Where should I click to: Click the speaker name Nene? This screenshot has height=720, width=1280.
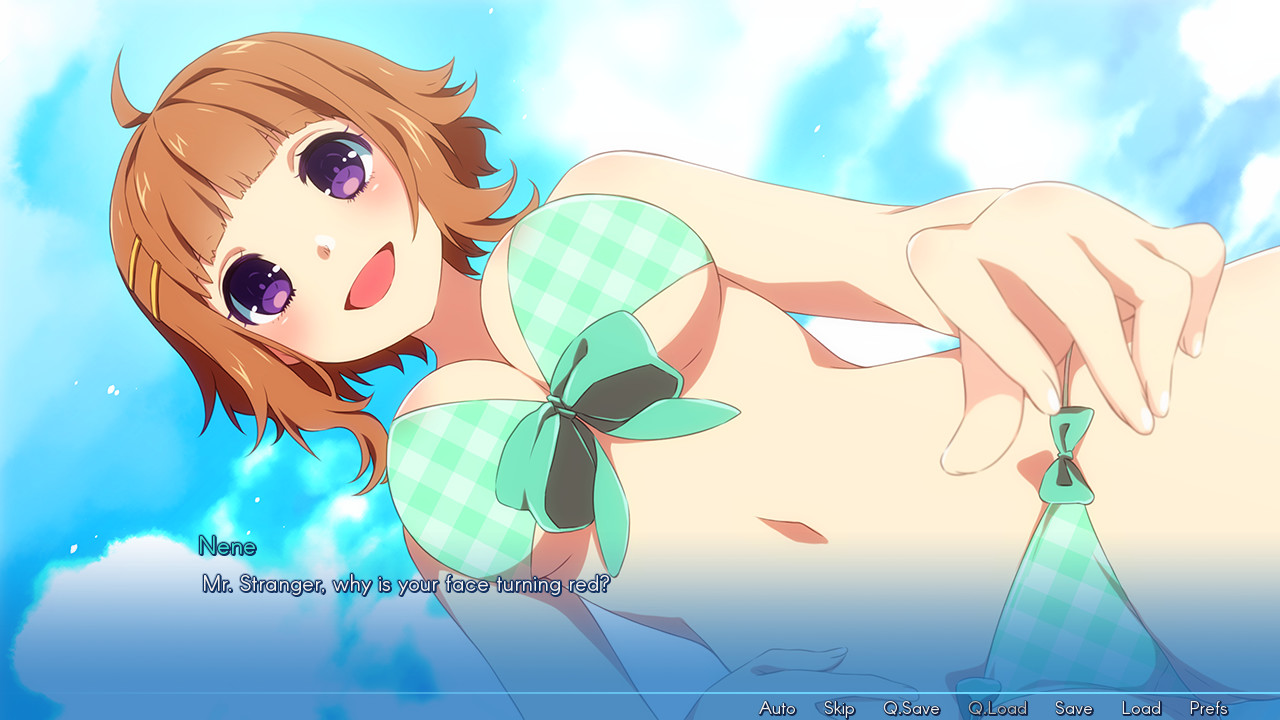coord(225,547)
